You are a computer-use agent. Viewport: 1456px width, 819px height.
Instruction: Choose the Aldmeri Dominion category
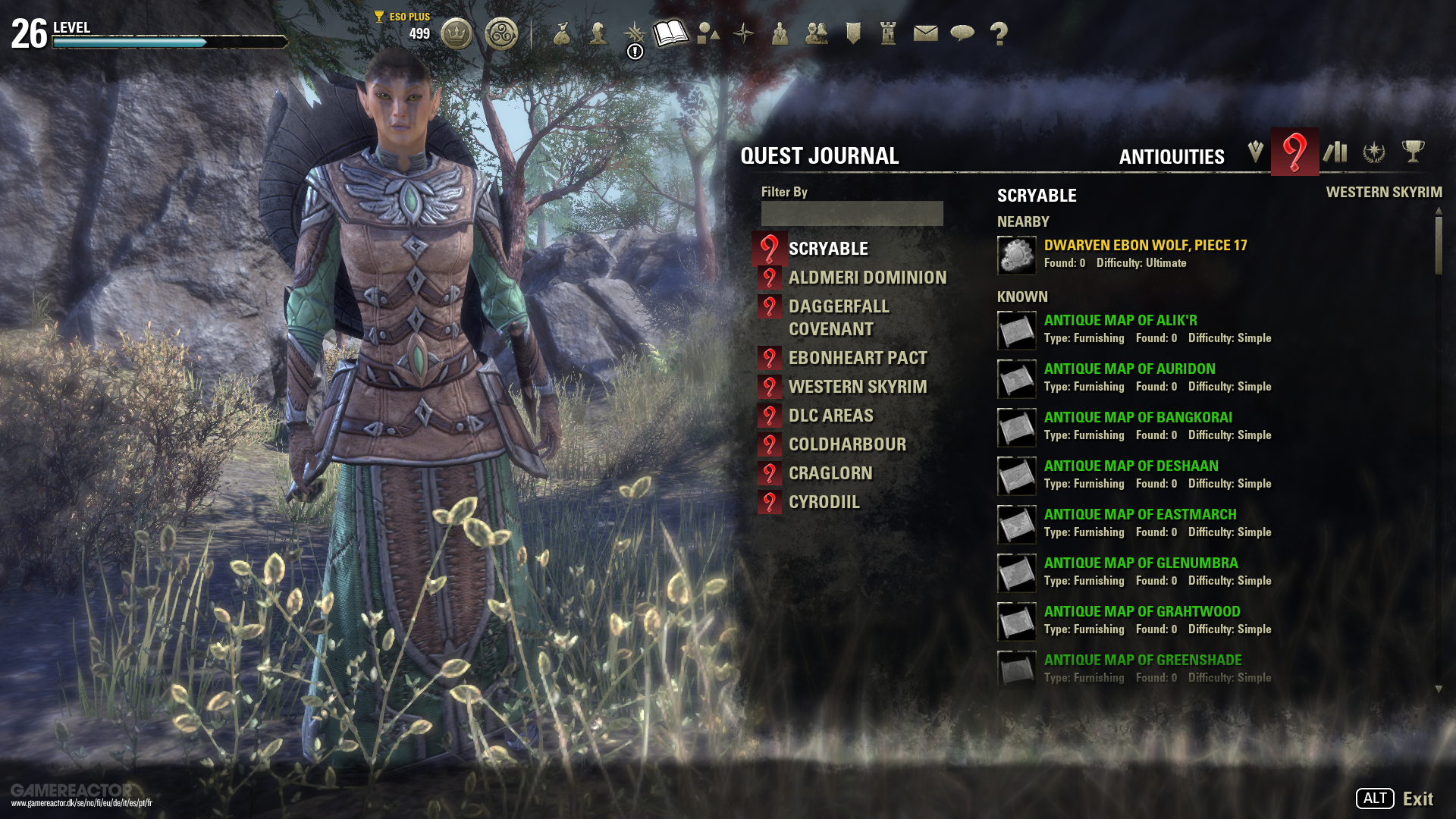[x=867, y=278]
